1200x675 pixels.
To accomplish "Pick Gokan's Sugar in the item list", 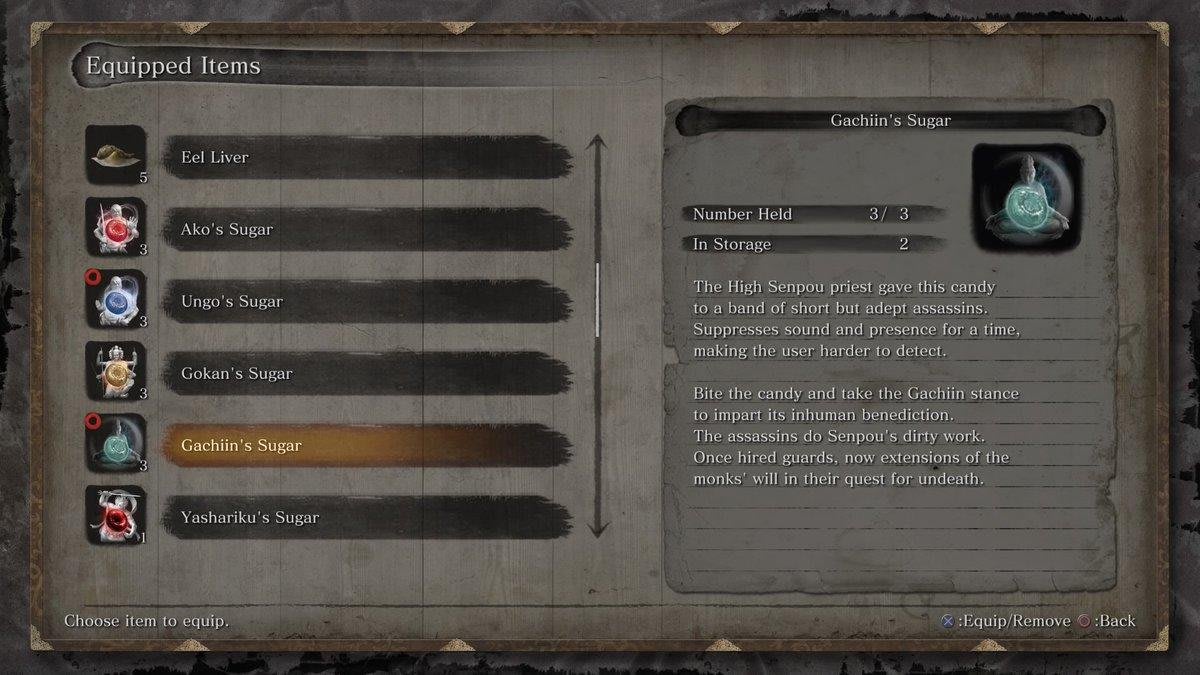I will [366, 374].
